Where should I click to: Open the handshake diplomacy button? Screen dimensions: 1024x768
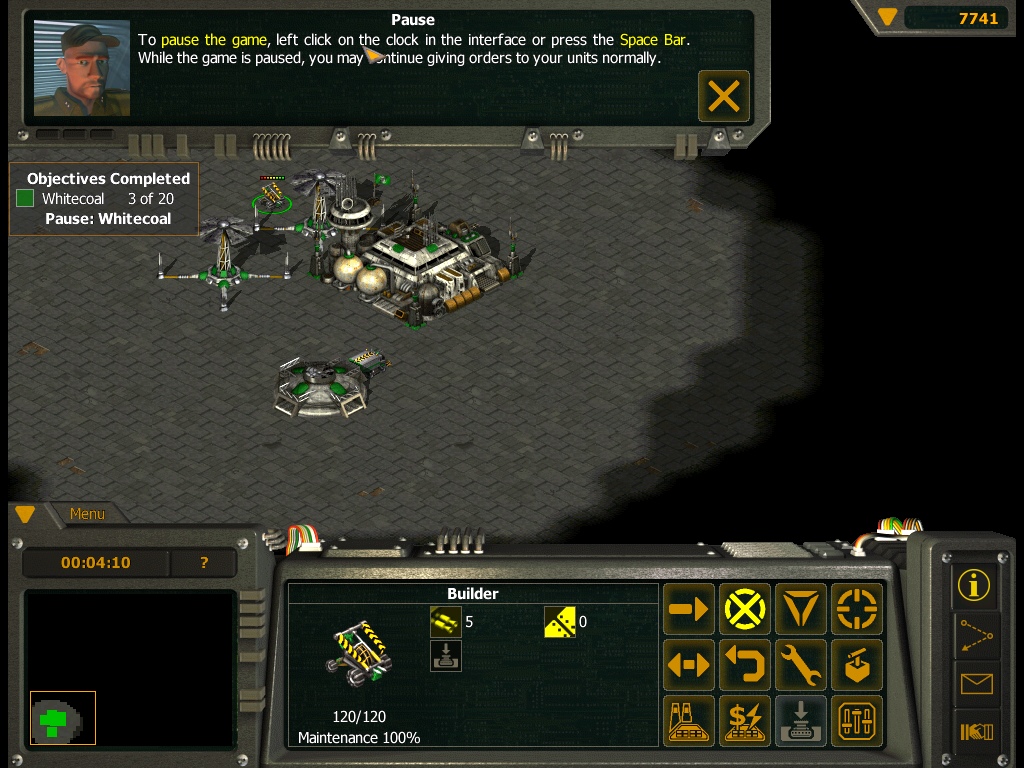[x=975, y=733]
